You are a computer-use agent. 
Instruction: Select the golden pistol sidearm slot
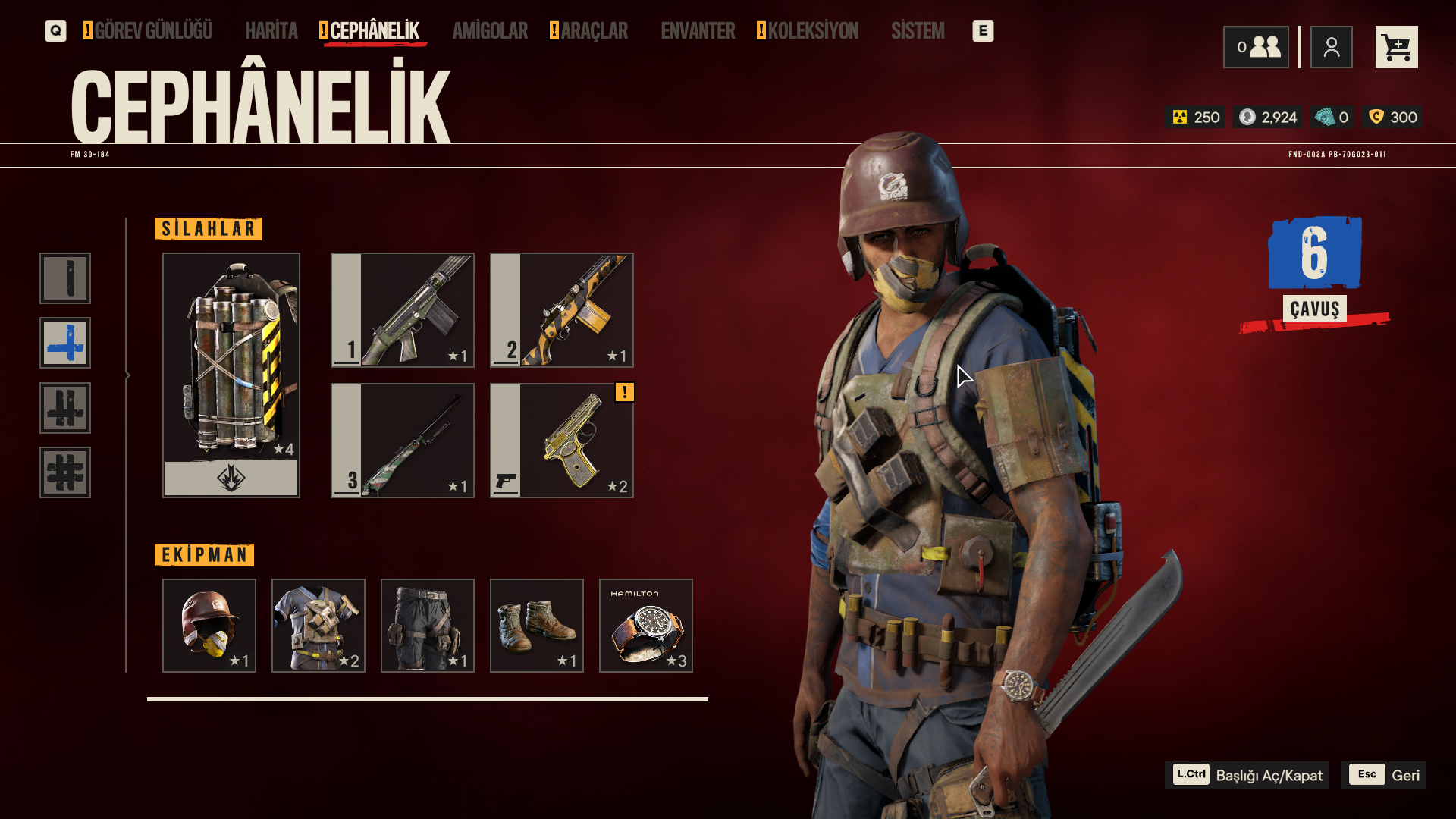[562, 441]
